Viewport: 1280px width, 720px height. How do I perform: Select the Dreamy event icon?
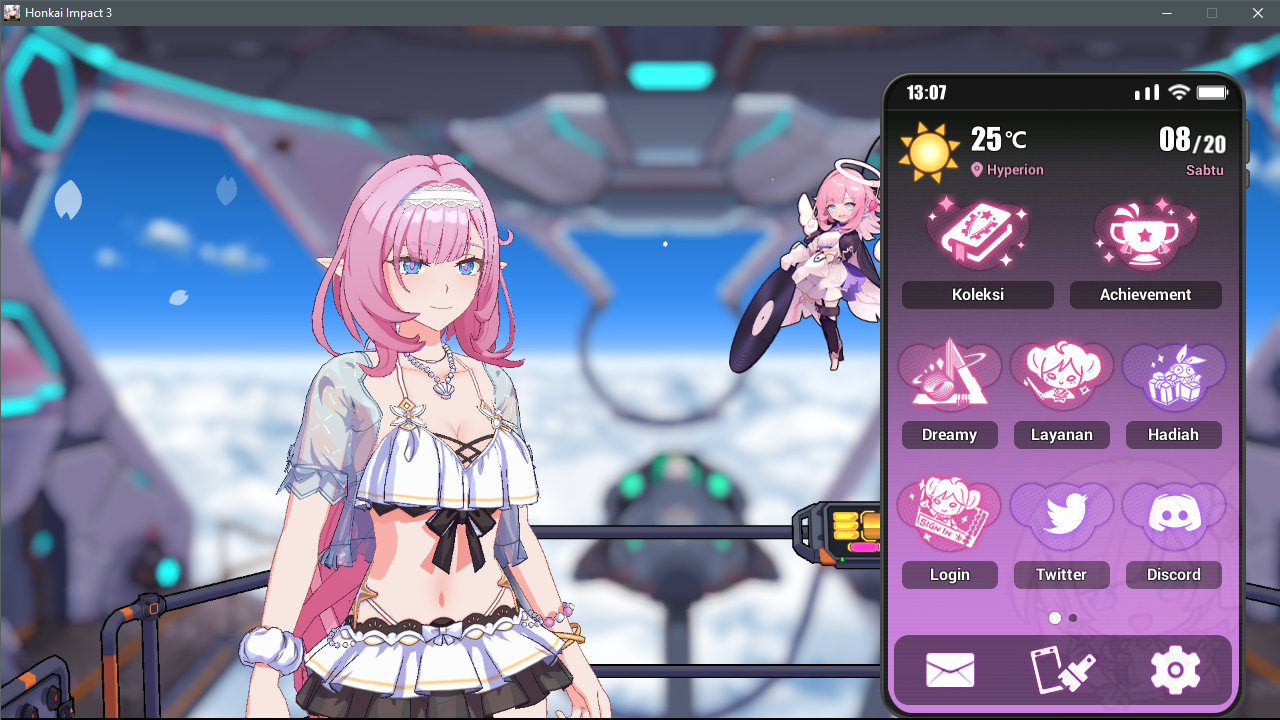click(x=949, y=373)
